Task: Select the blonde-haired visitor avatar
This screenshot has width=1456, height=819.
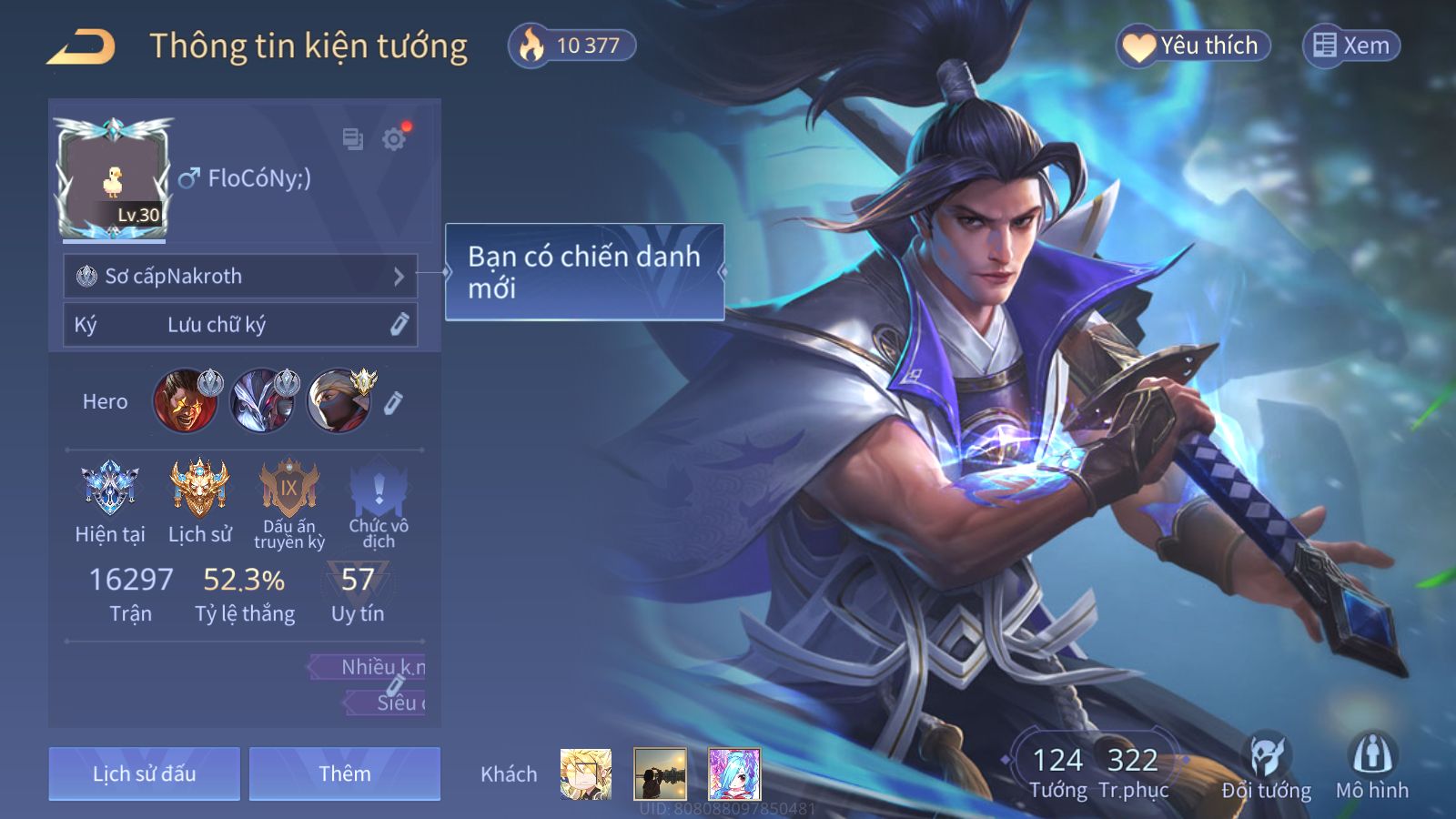Action: pos(585,774)
